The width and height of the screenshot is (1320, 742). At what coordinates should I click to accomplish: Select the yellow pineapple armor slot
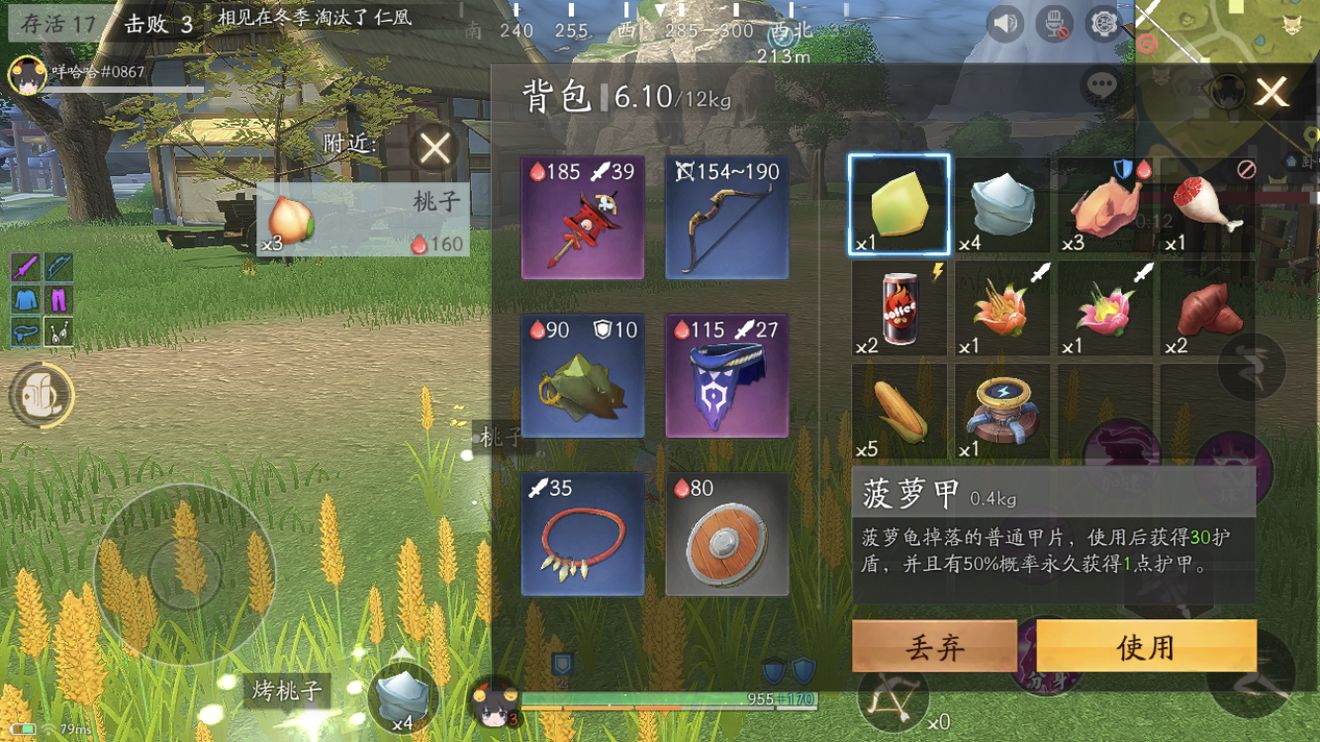(899, 205)
